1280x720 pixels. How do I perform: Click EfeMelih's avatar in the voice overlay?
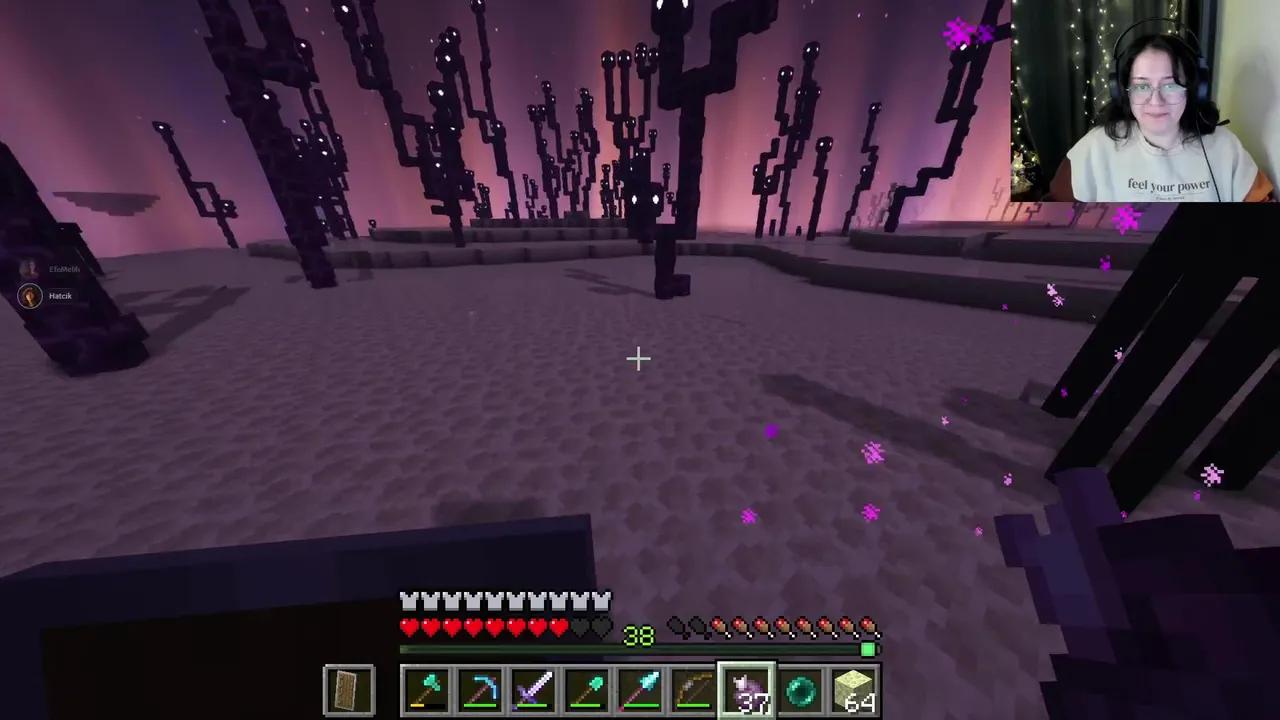tap(30, 268)
